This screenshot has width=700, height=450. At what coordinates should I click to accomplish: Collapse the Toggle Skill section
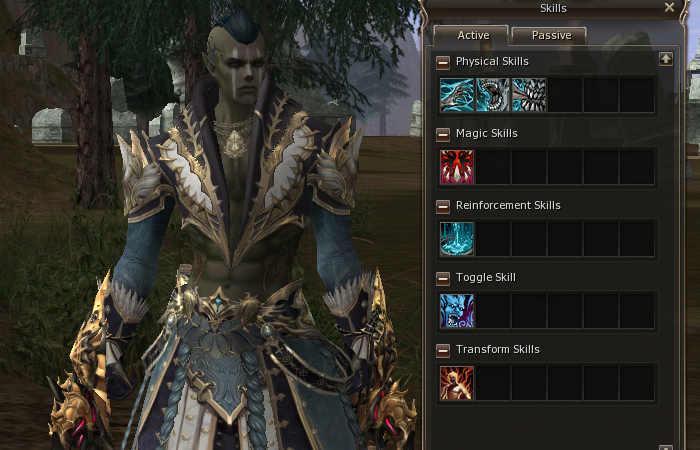click(x=444, y=278)
